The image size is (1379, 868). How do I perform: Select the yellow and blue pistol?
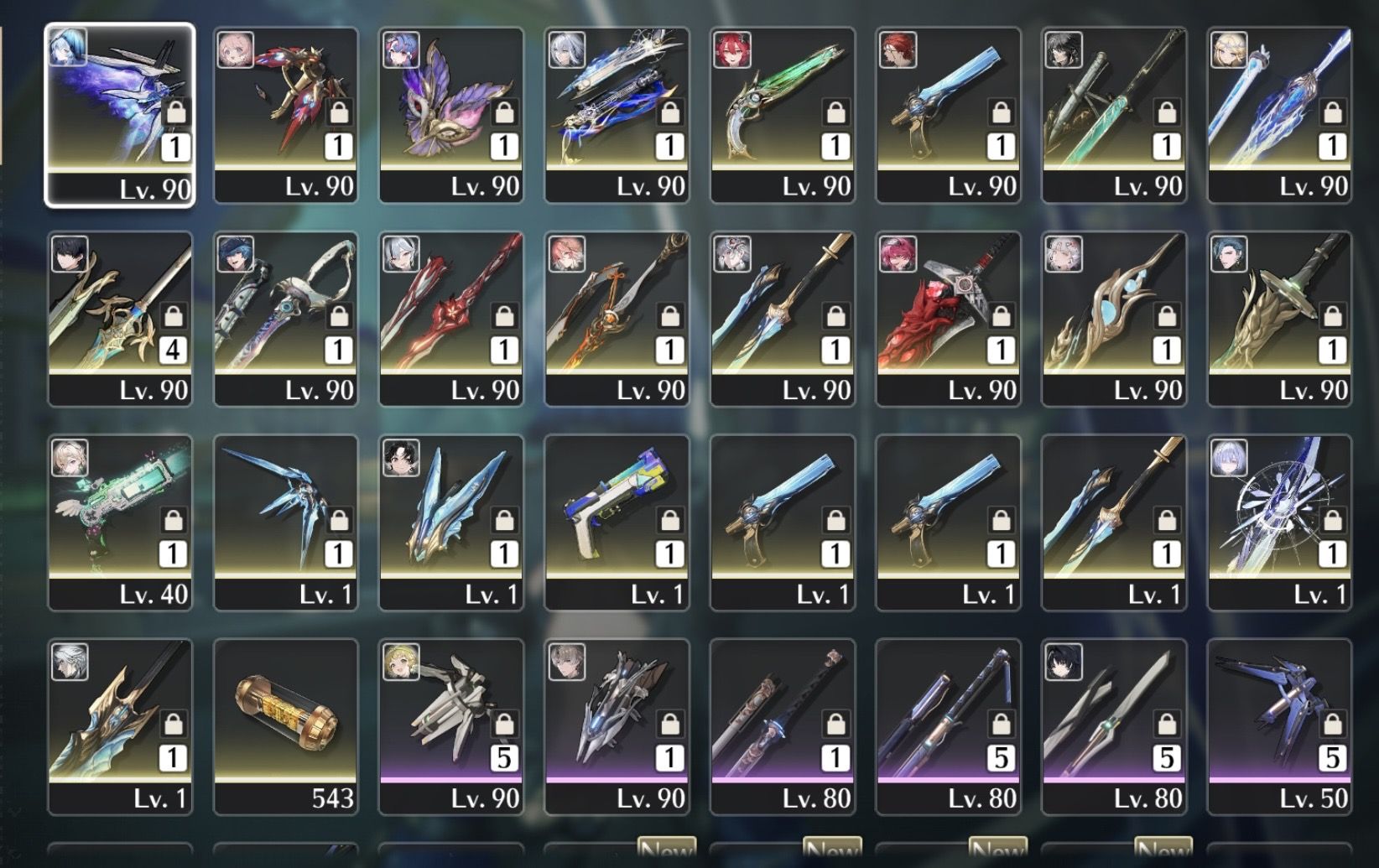(x=617, y=522)
